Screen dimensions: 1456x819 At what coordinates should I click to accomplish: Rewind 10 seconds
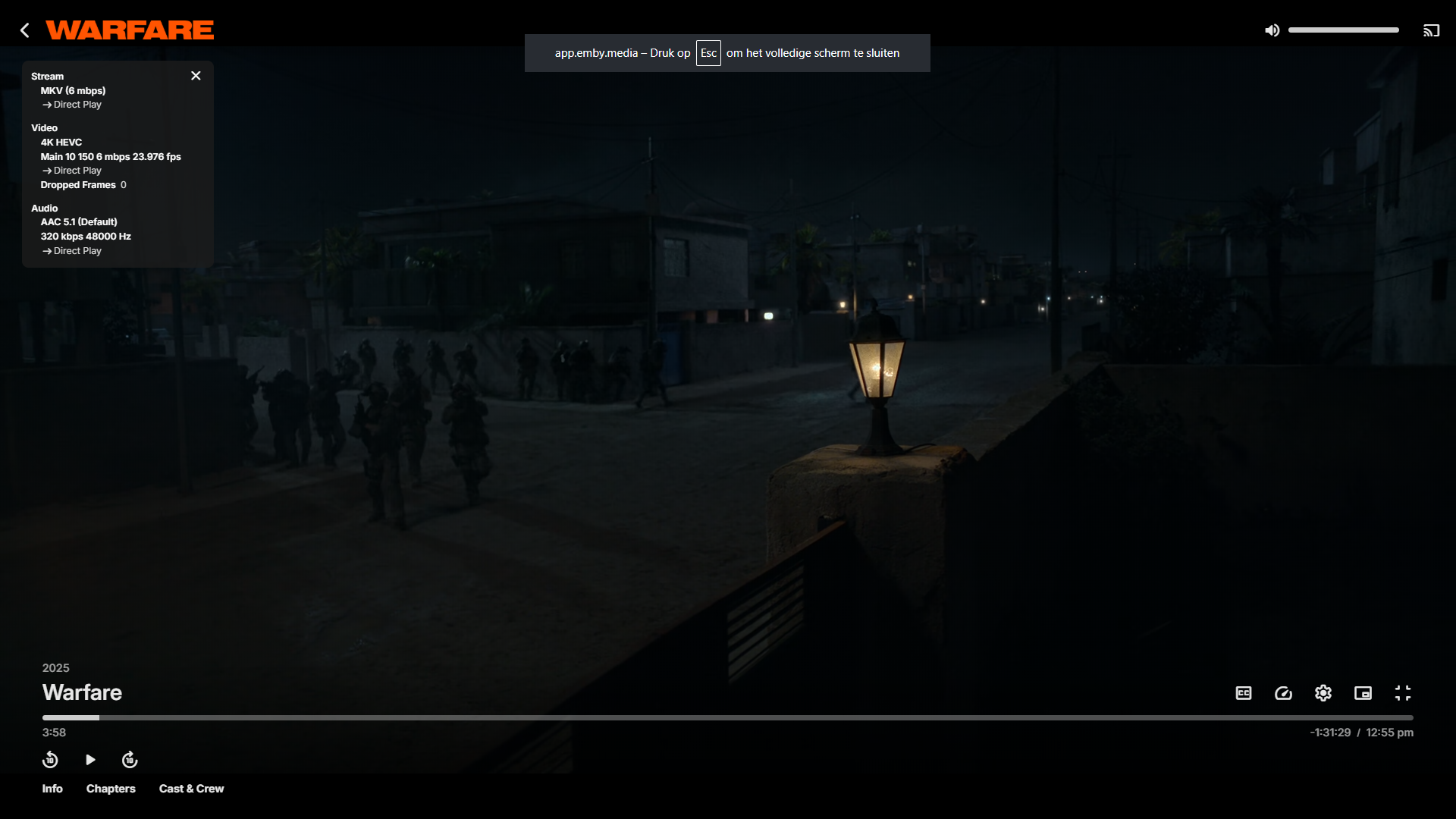click(50, 760)
